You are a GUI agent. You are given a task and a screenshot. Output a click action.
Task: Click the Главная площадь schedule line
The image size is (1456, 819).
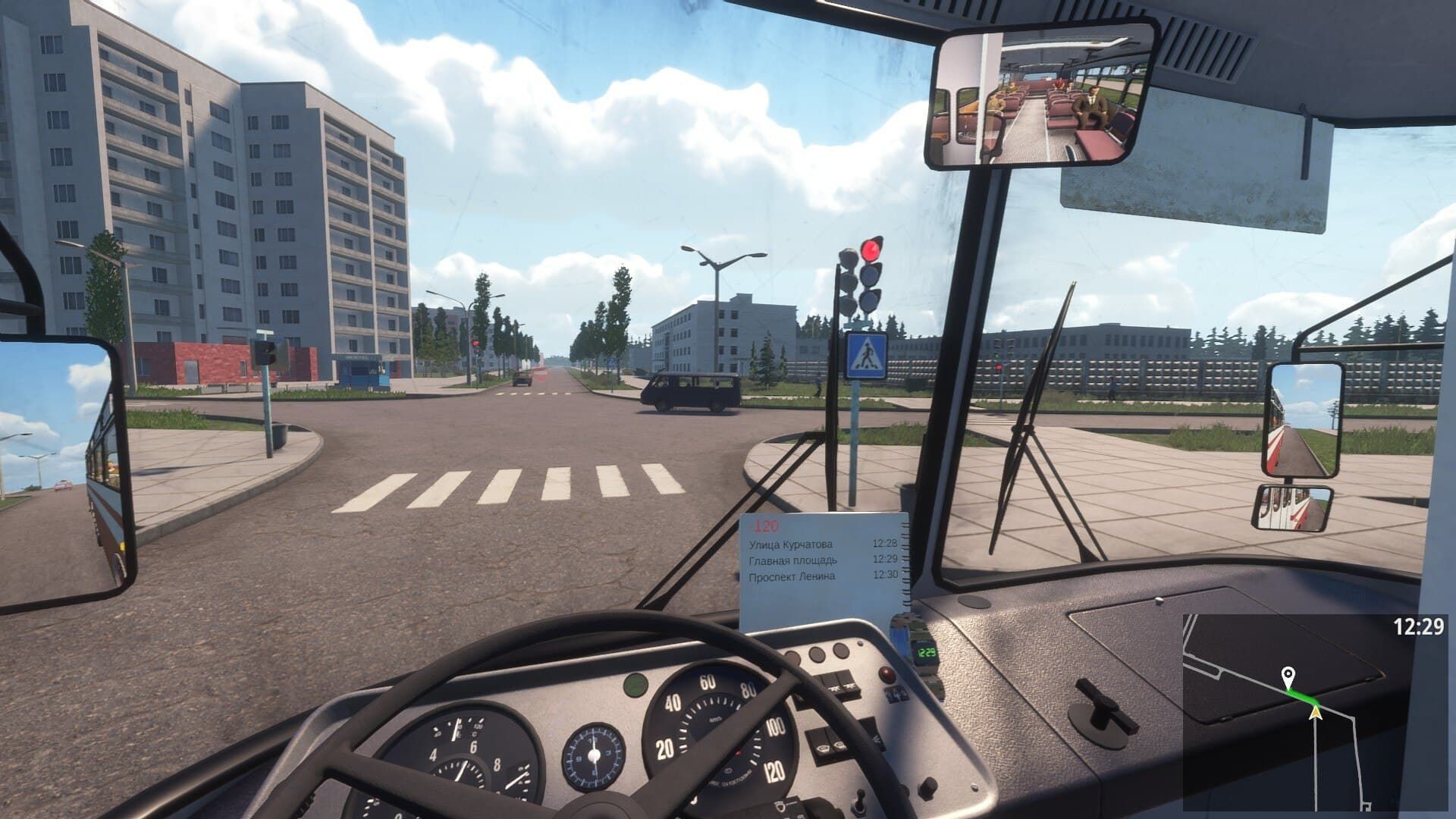[x=792, y=560]
